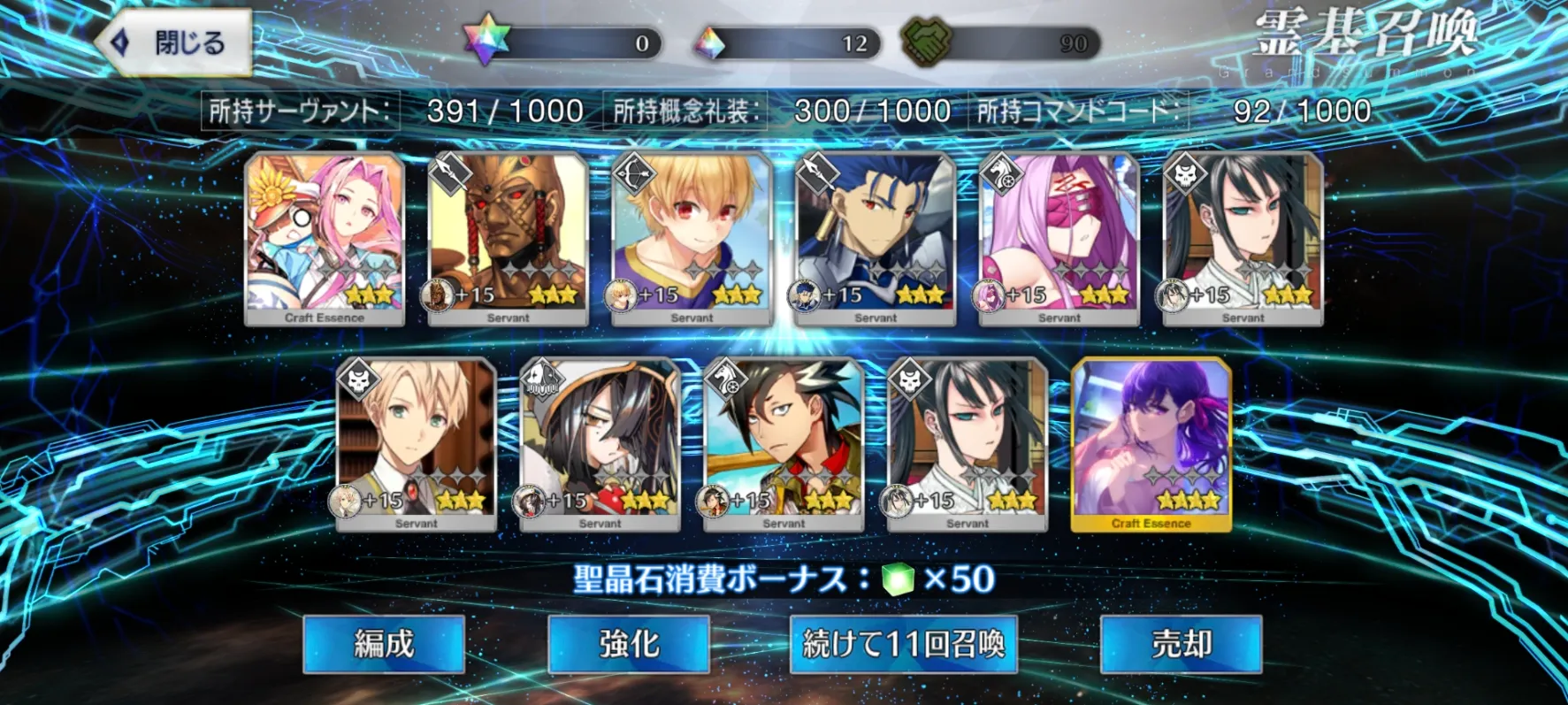The image size is (1568, 705).
Task: Summon again with 続けて11回召喚
Action: pyautogui.click(x=903, y=644)
